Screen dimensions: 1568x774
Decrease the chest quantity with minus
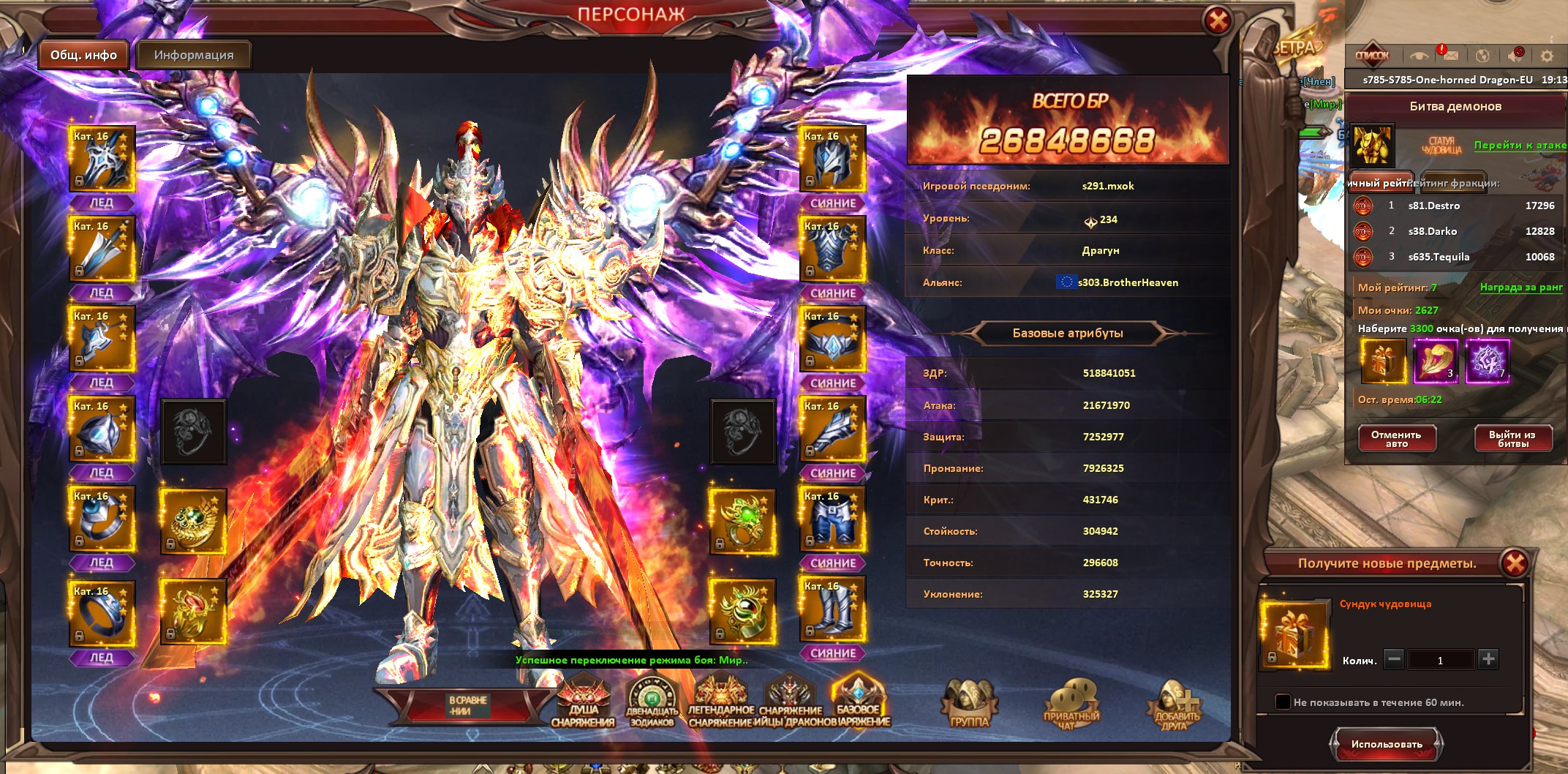1395,659
